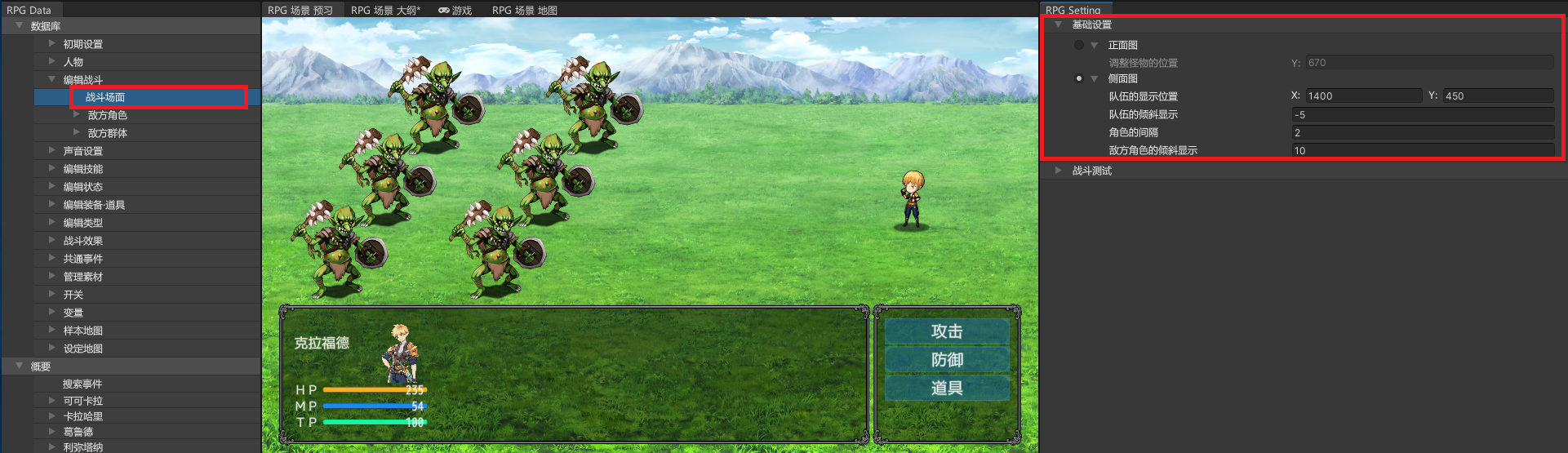Select the 正面图 radio option

tap(1079, 45)
